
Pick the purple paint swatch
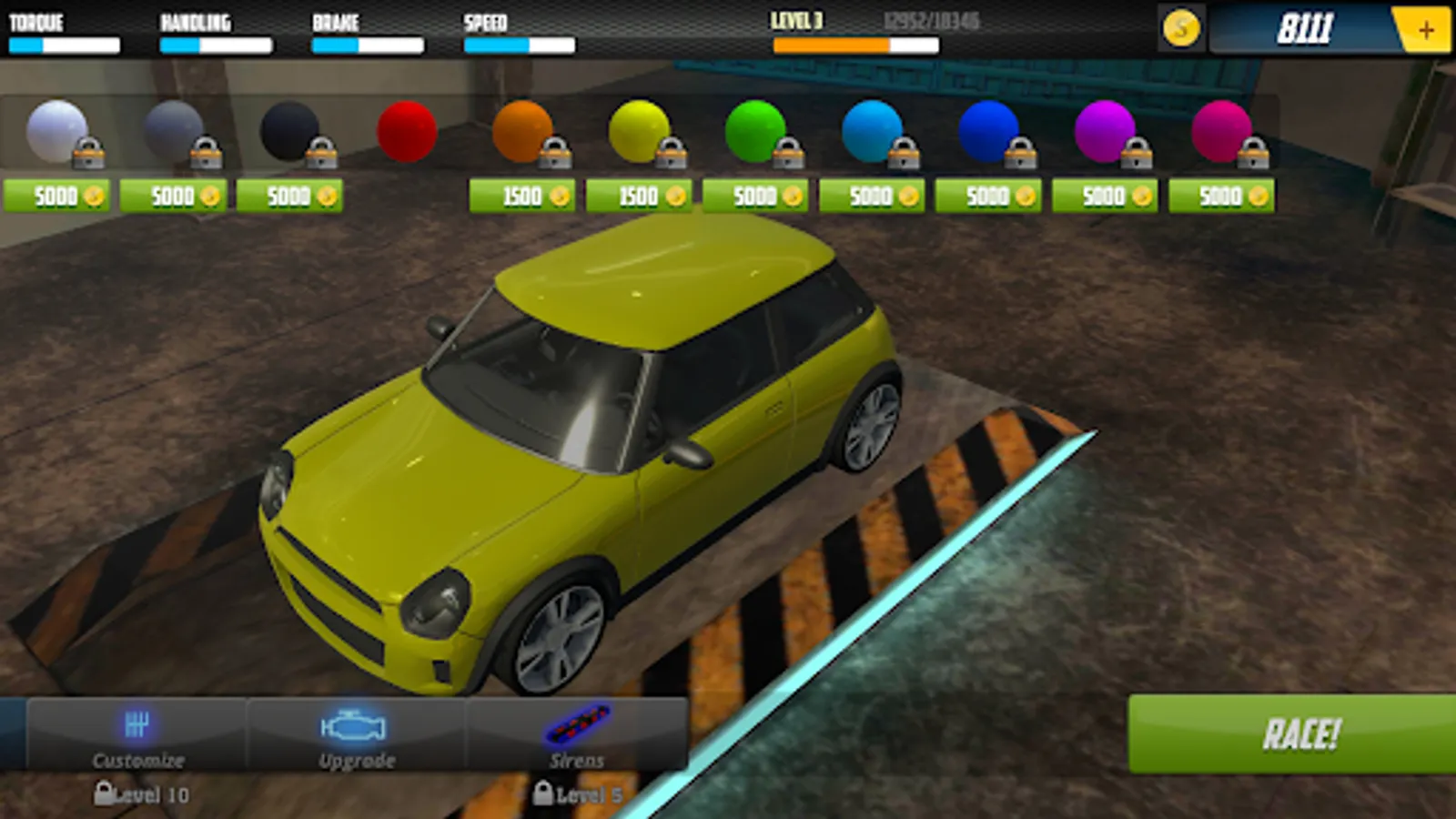[1104, 132]
